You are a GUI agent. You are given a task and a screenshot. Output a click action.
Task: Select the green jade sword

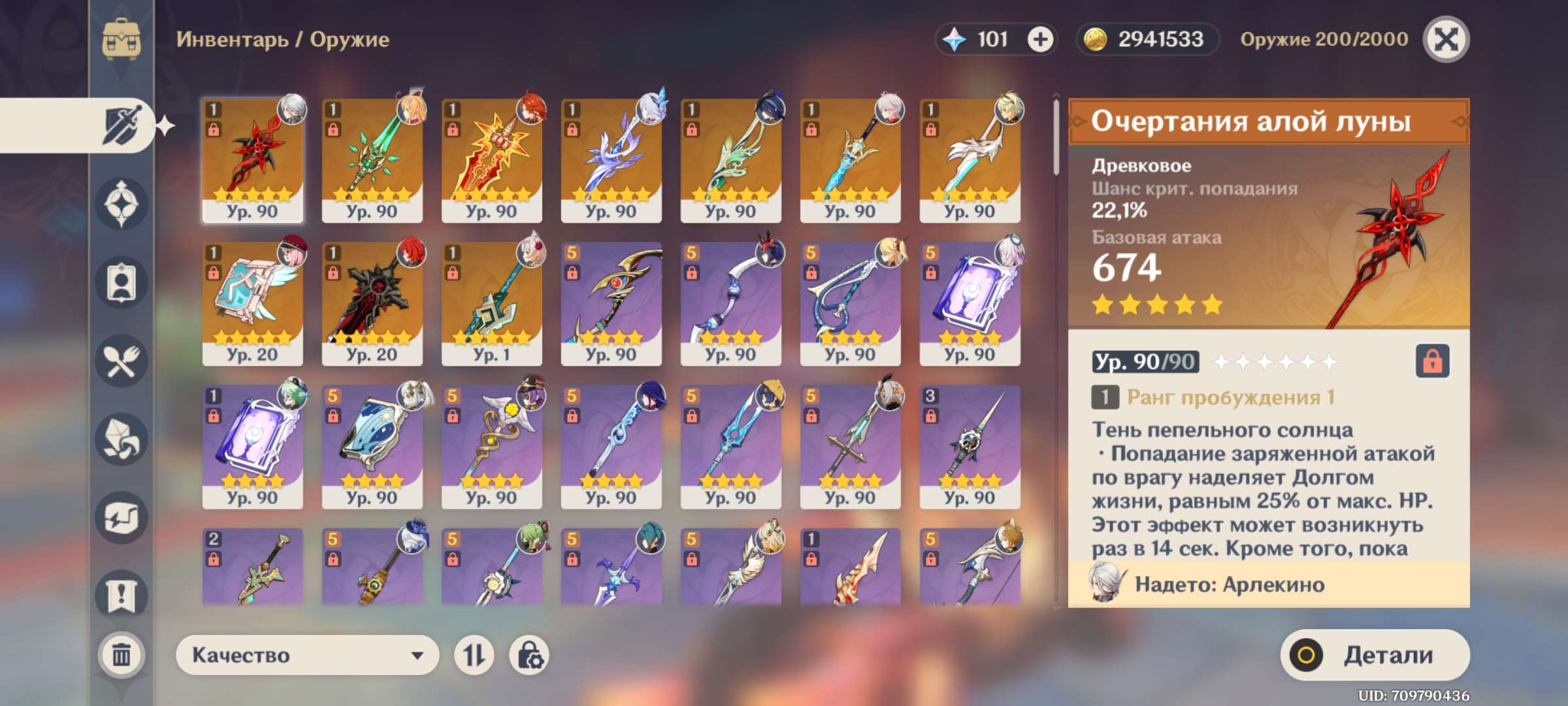[x=372, y=160]
